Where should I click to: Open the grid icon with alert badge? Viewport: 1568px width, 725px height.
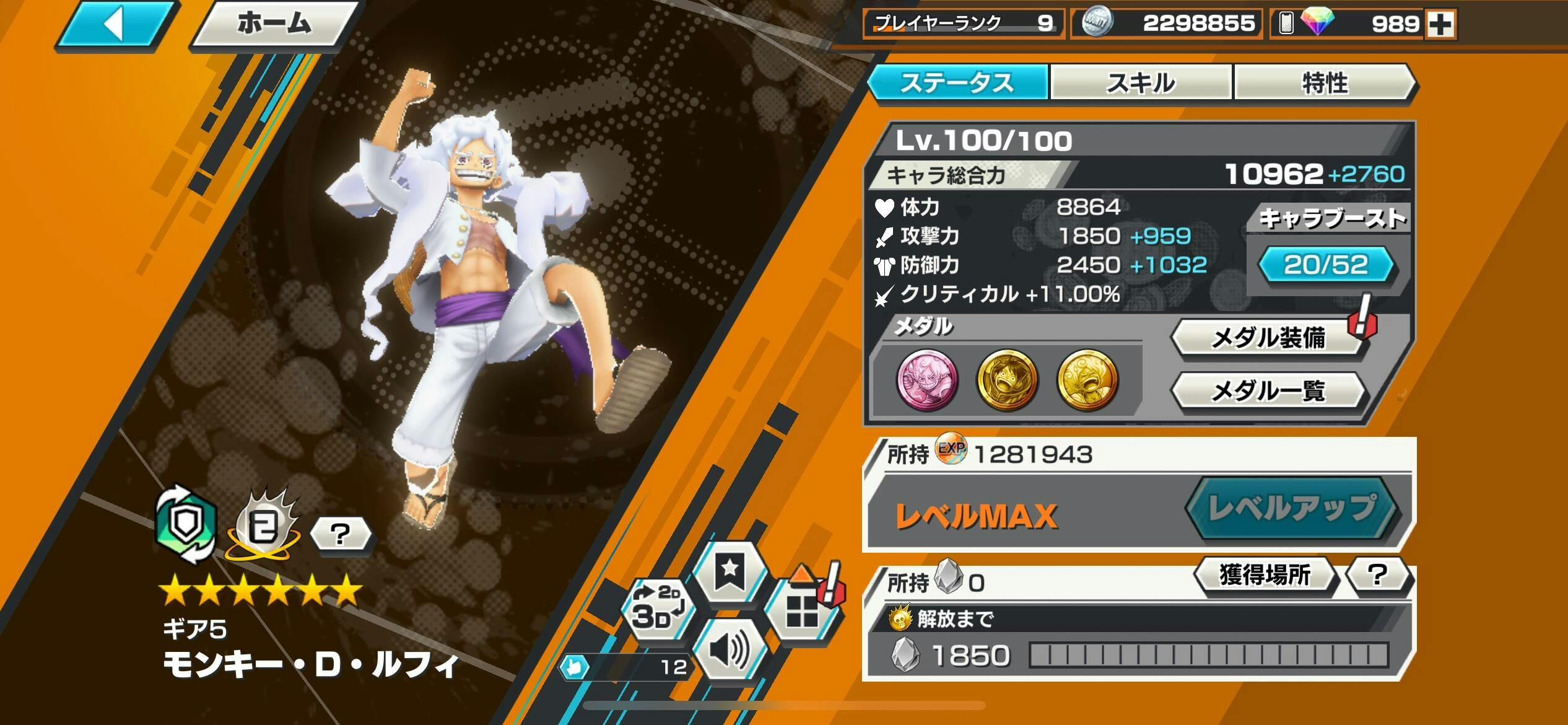click(x=801, y=610)
